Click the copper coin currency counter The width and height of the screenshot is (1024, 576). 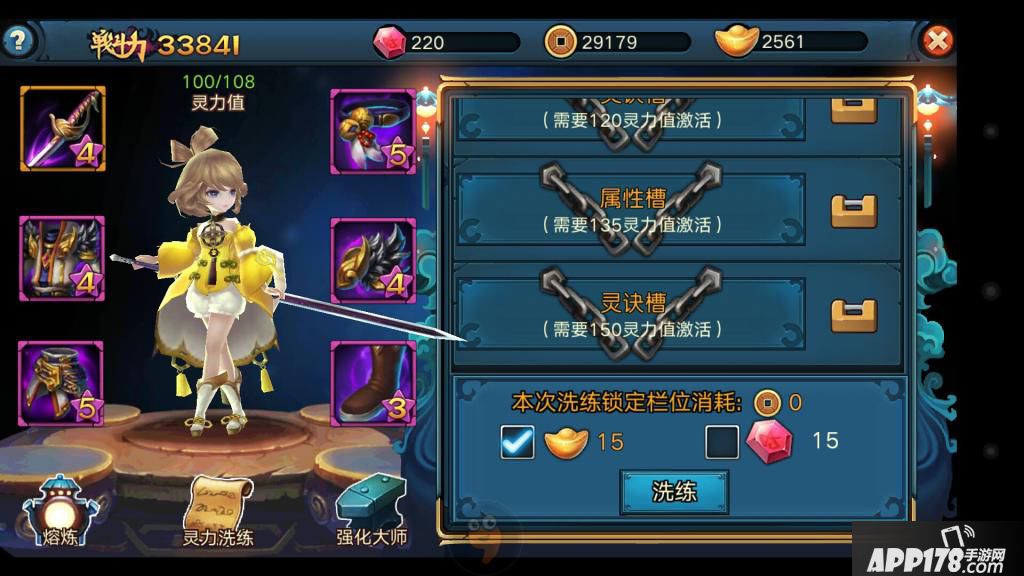pyautogui.click(x=617, y=42)
